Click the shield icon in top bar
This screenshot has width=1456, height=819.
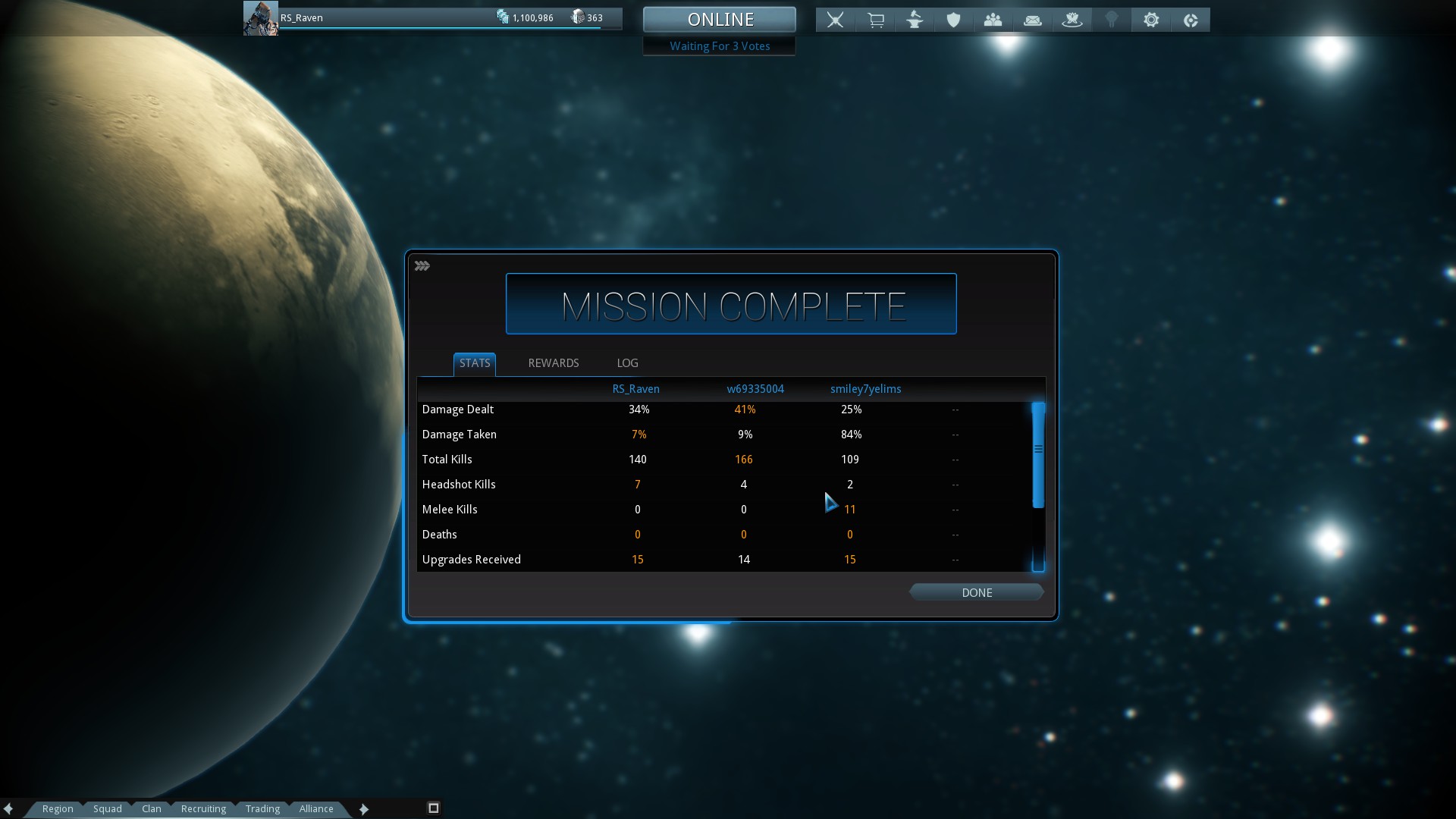[x=953, y=20]
